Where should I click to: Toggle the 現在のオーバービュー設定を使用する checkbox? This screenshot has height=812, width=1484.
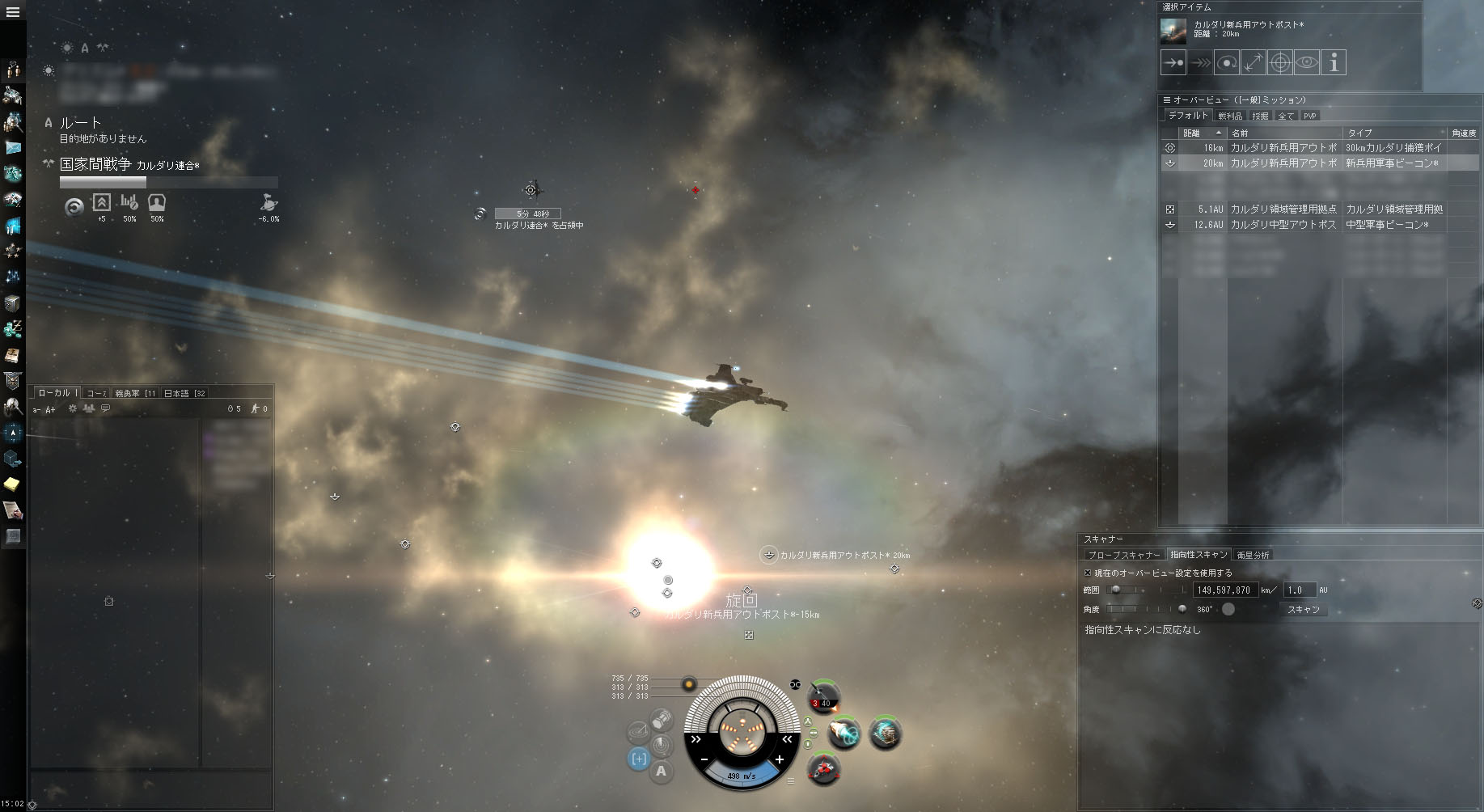[x=1088, y=573]
